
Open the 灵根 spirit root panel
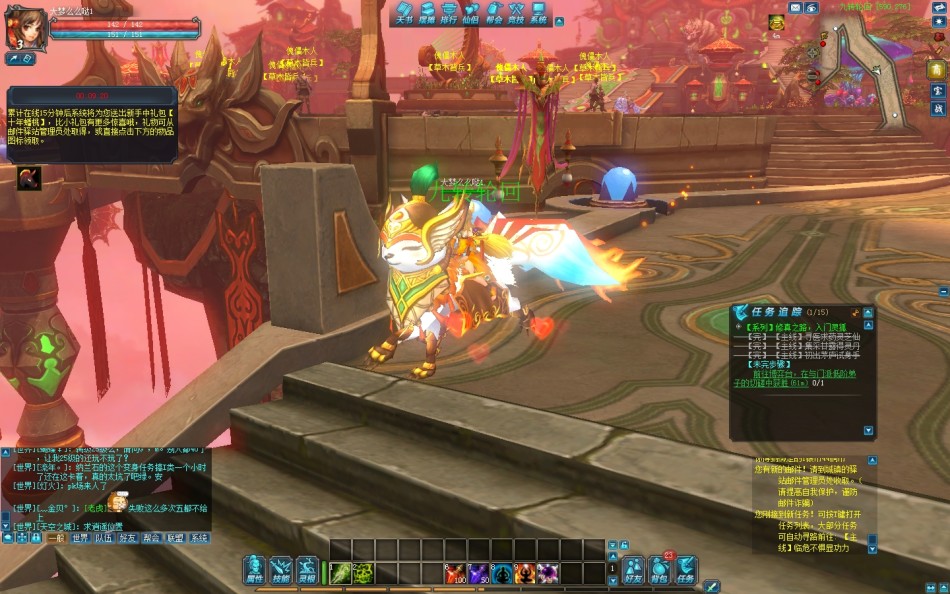click(307, 570)
